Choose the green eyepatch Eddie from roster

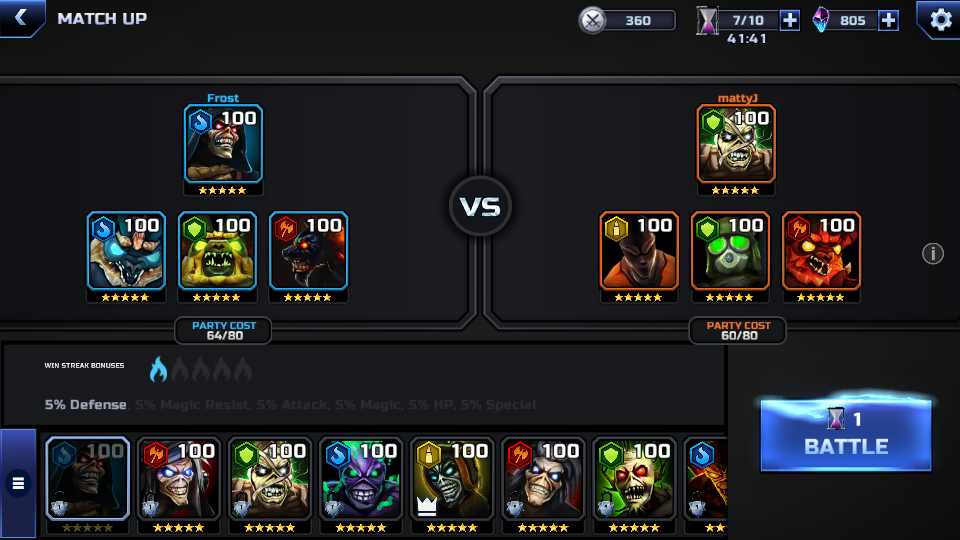point(270,480)
